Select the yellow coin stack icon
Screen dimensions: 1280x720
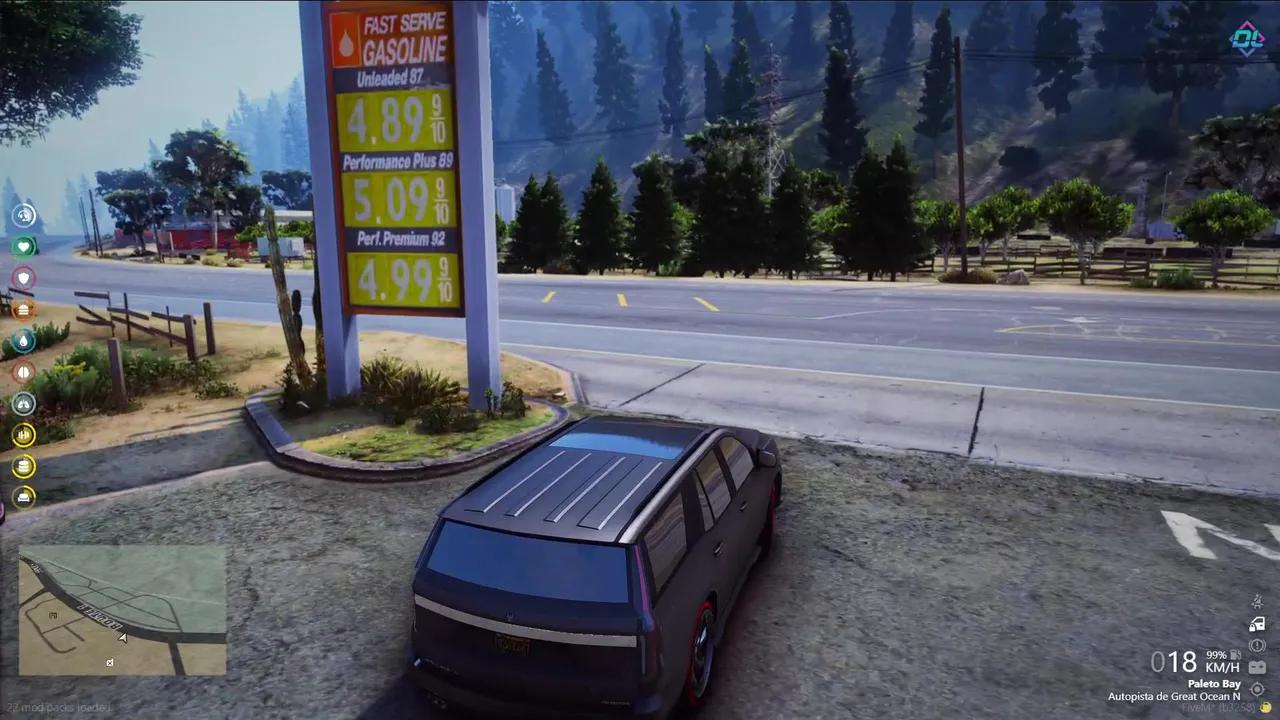coord(23,466)
